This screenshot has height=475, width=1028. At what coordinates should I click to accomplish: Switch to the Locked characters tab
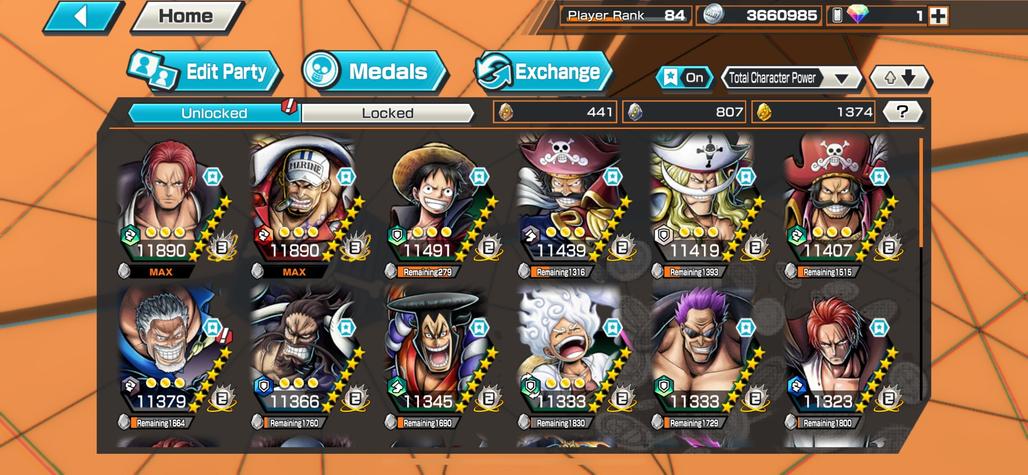(387, 113)
